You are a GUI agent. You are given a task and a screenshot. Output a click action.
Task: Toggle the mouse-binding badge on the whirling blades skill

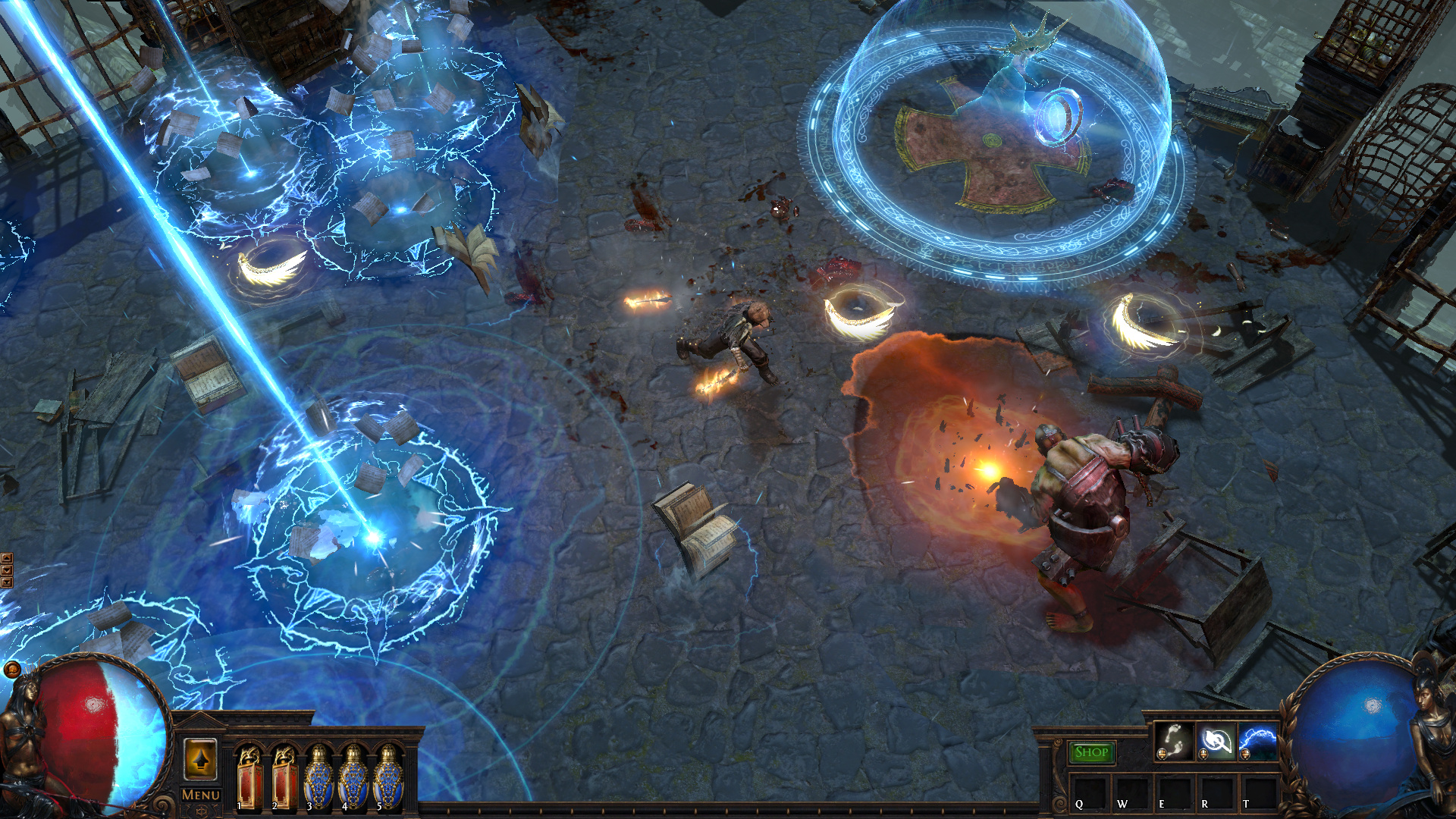[1204, 755]
